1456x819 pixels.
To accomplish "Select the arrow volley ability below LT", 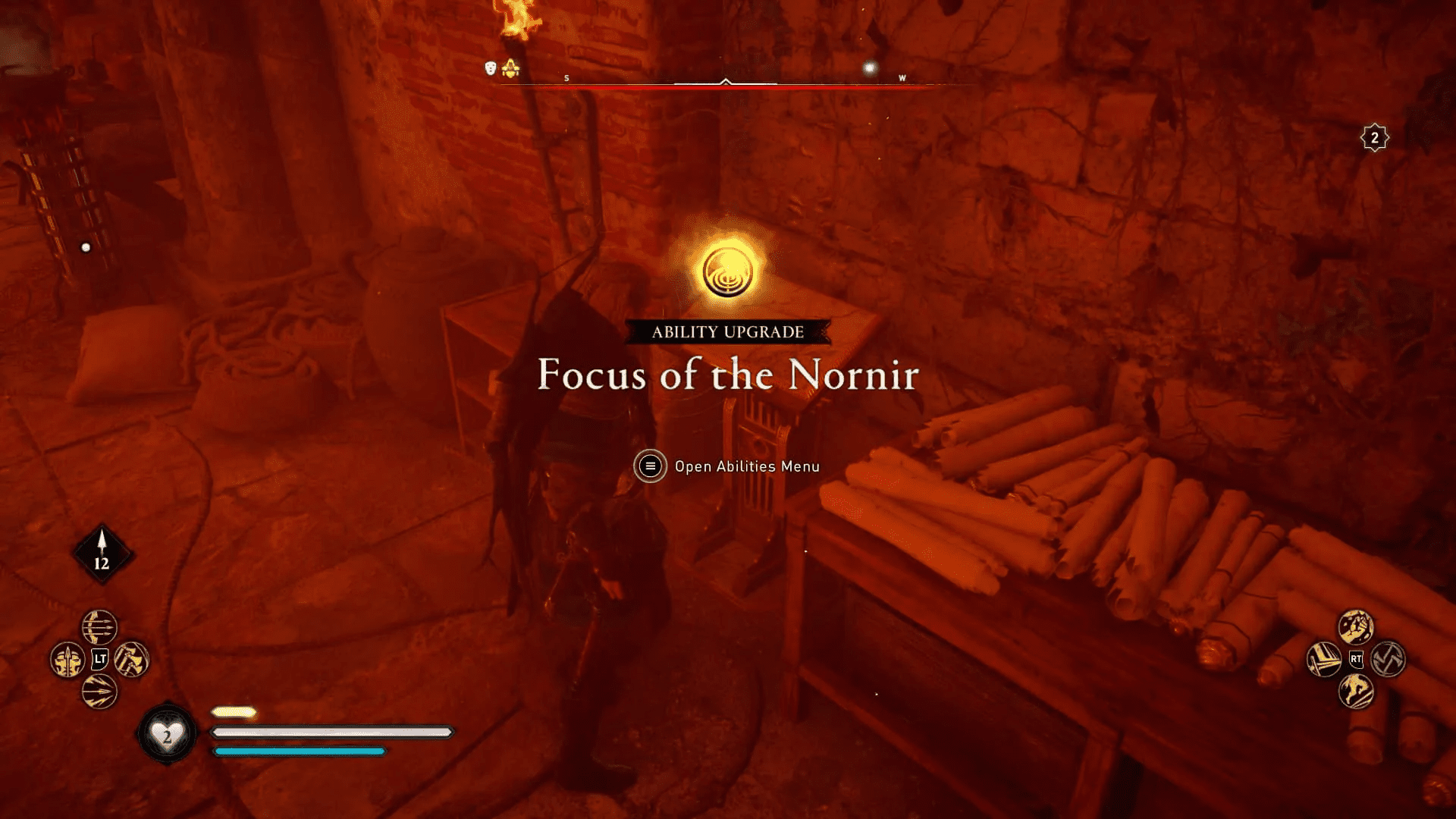I will tap(99, 691).
